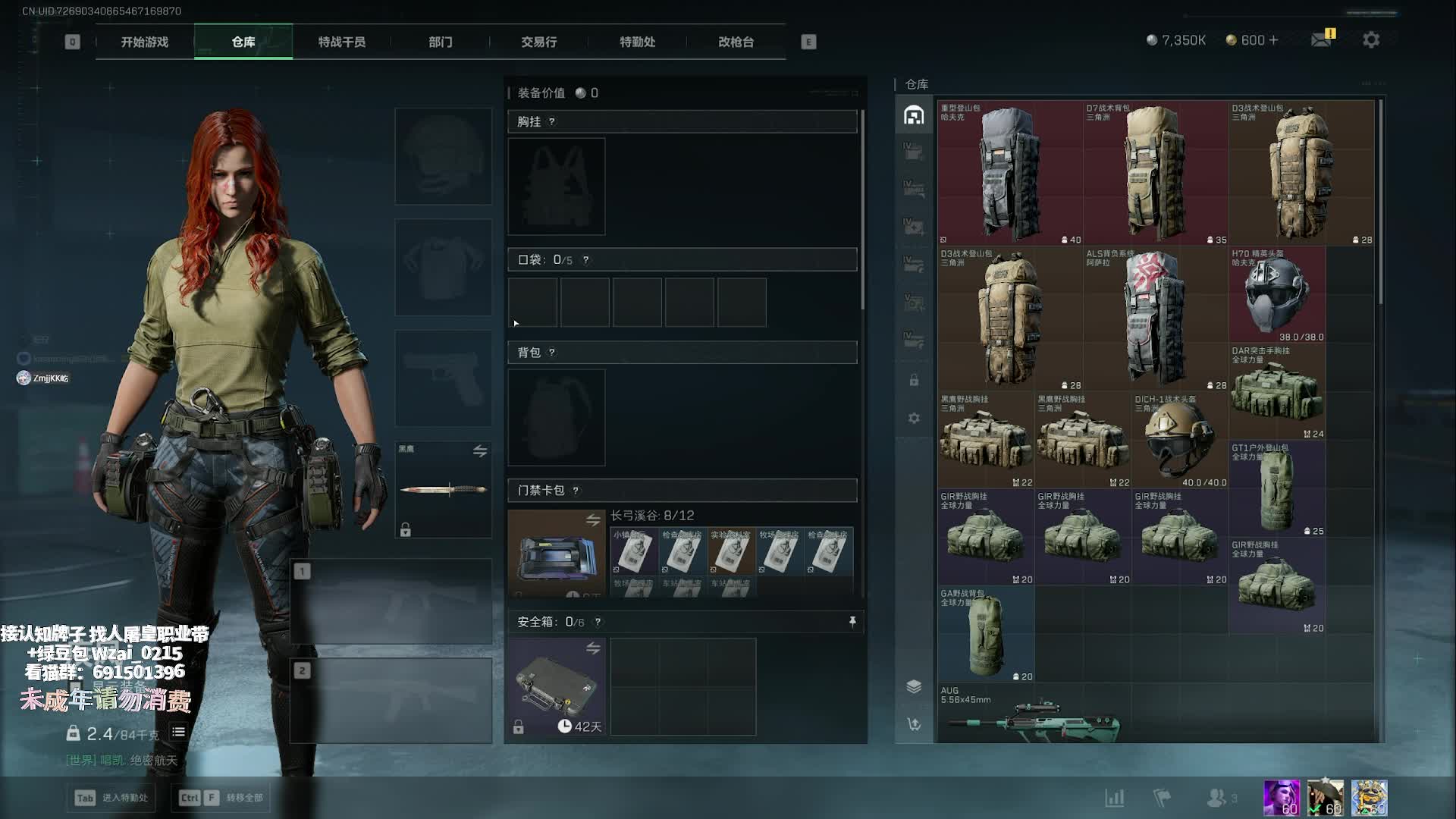Open the settings gear icon
The height and width of the screenshot is (819, 1456).
[x=1371, y=39]
